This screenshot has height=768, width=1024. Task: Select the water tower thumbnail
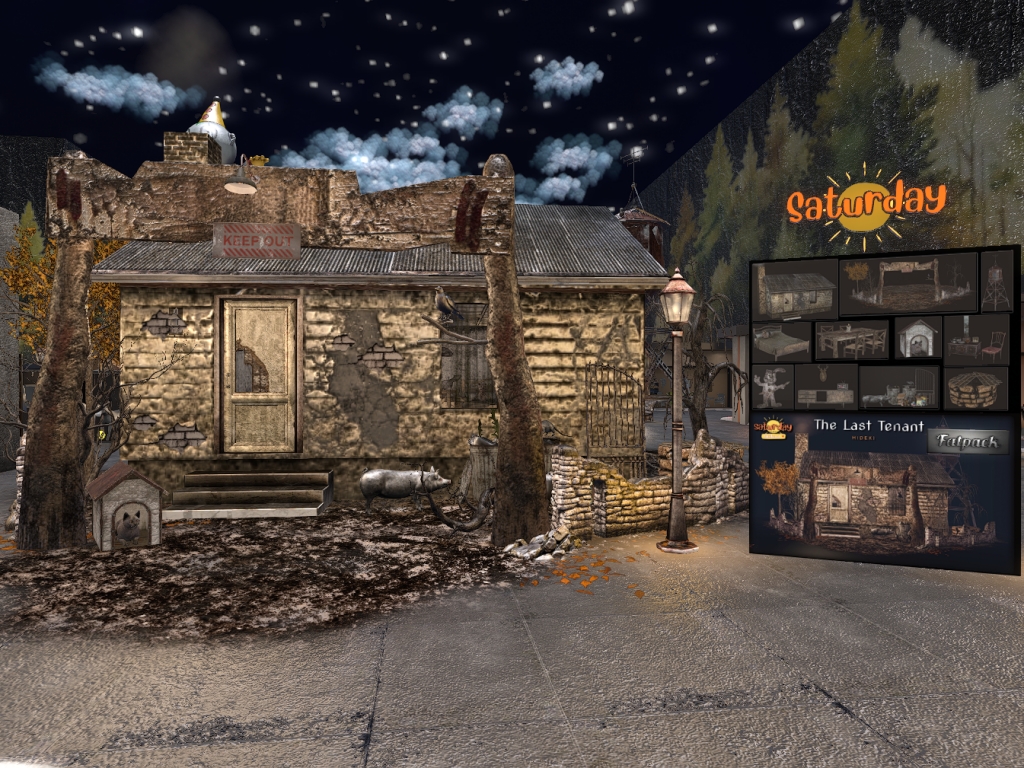[x=997, y=281]
